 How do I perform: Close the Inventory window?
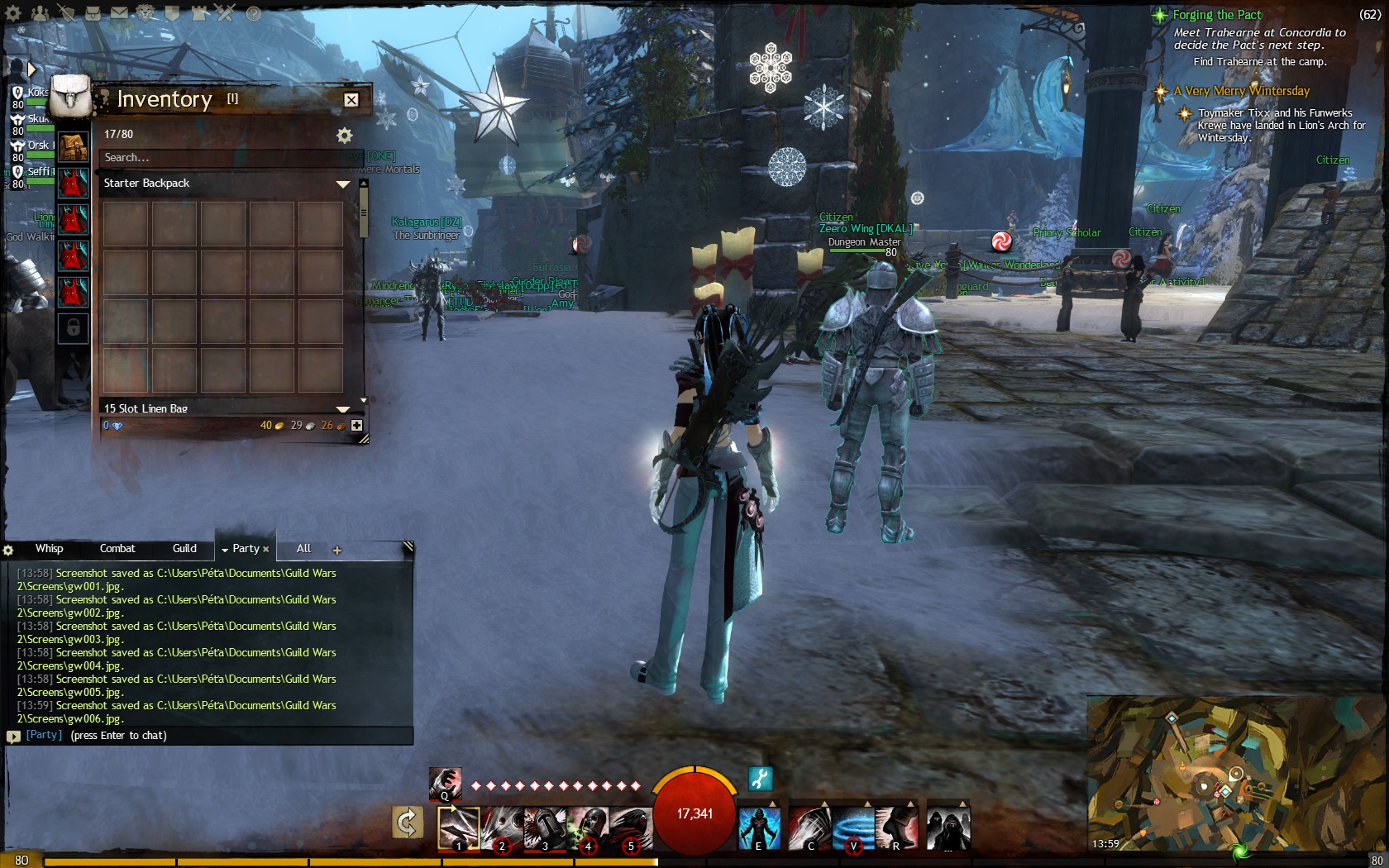coord(351,100)
